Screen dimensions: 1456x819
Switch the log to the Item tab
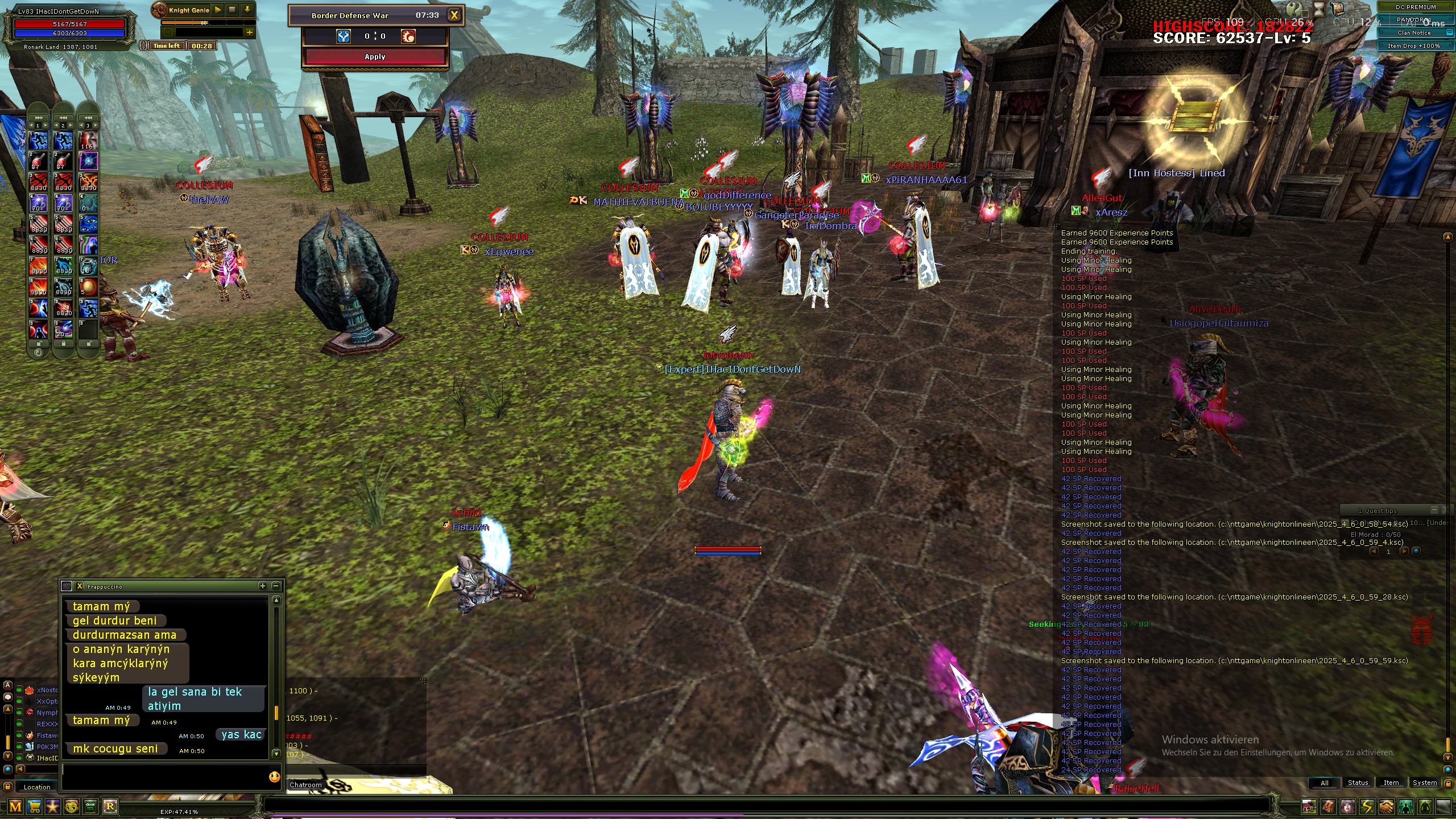pos(1391,783)
